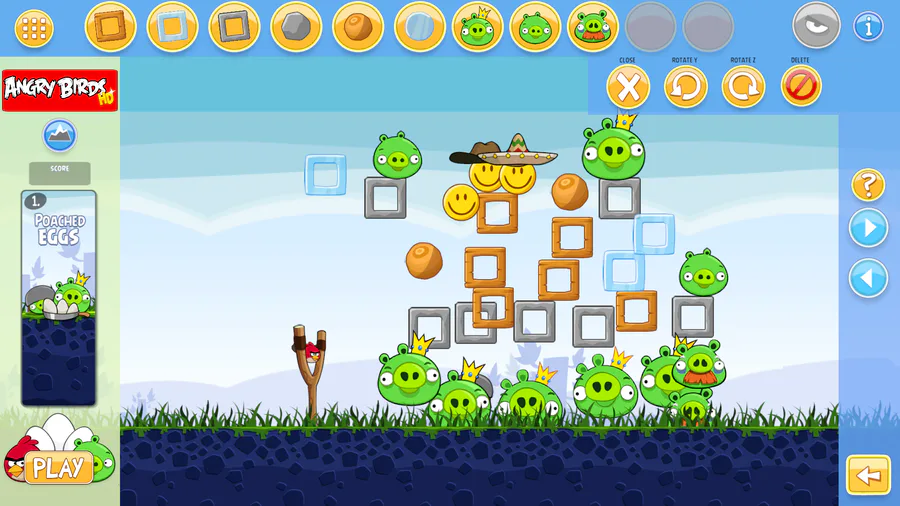Click the blue left arrow button

point(868,278)
